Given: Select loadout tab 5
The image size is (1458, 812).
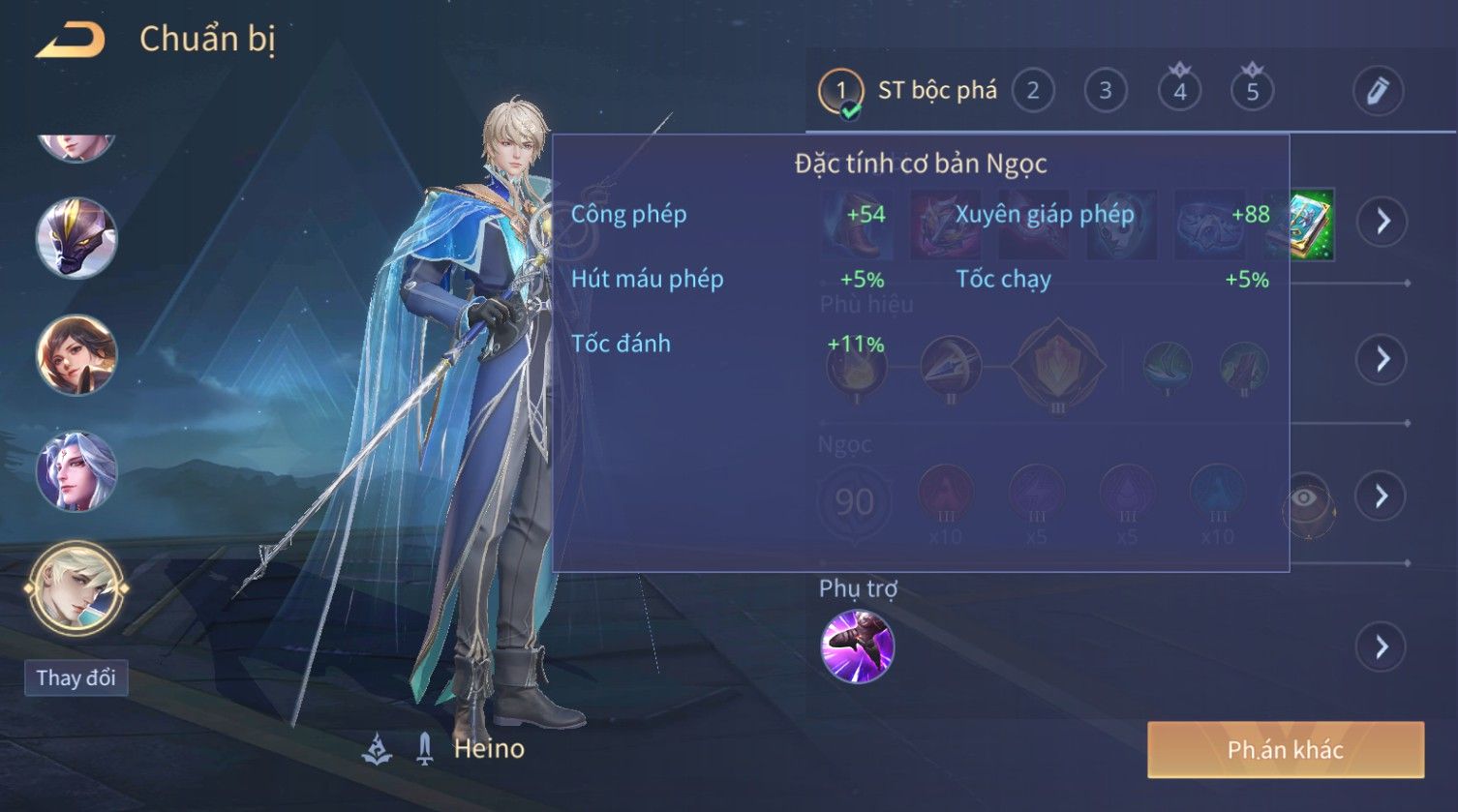Looking at the screenshot, I should click(1252, 91).
